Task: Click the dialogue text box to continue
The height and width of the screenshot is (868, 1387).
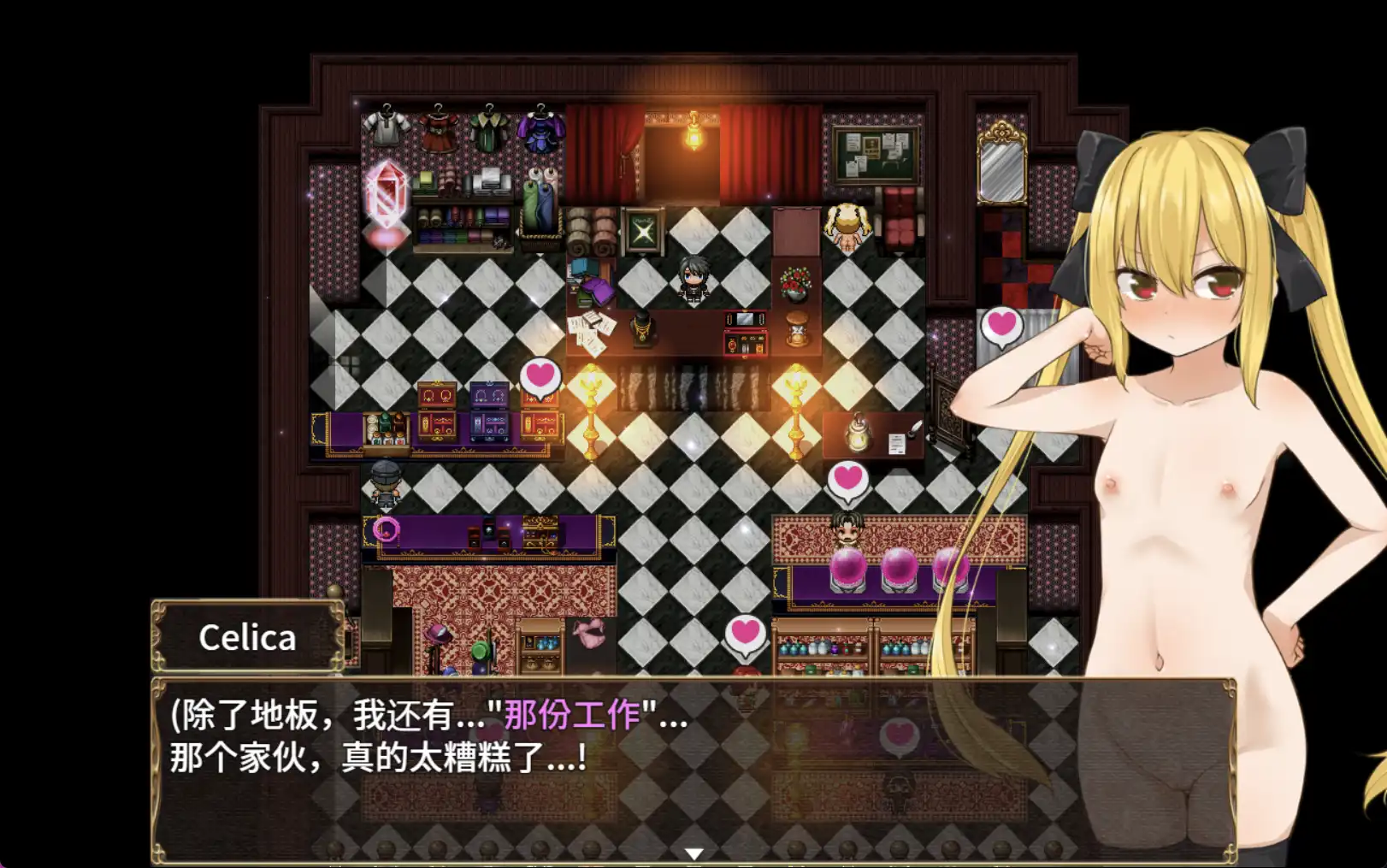Action: click(x=599, y=753)
